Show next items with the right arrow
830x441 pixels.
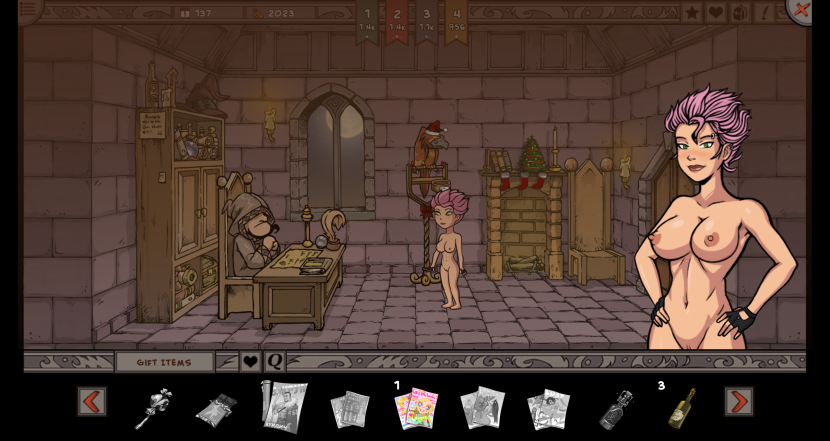coord(739,401)
